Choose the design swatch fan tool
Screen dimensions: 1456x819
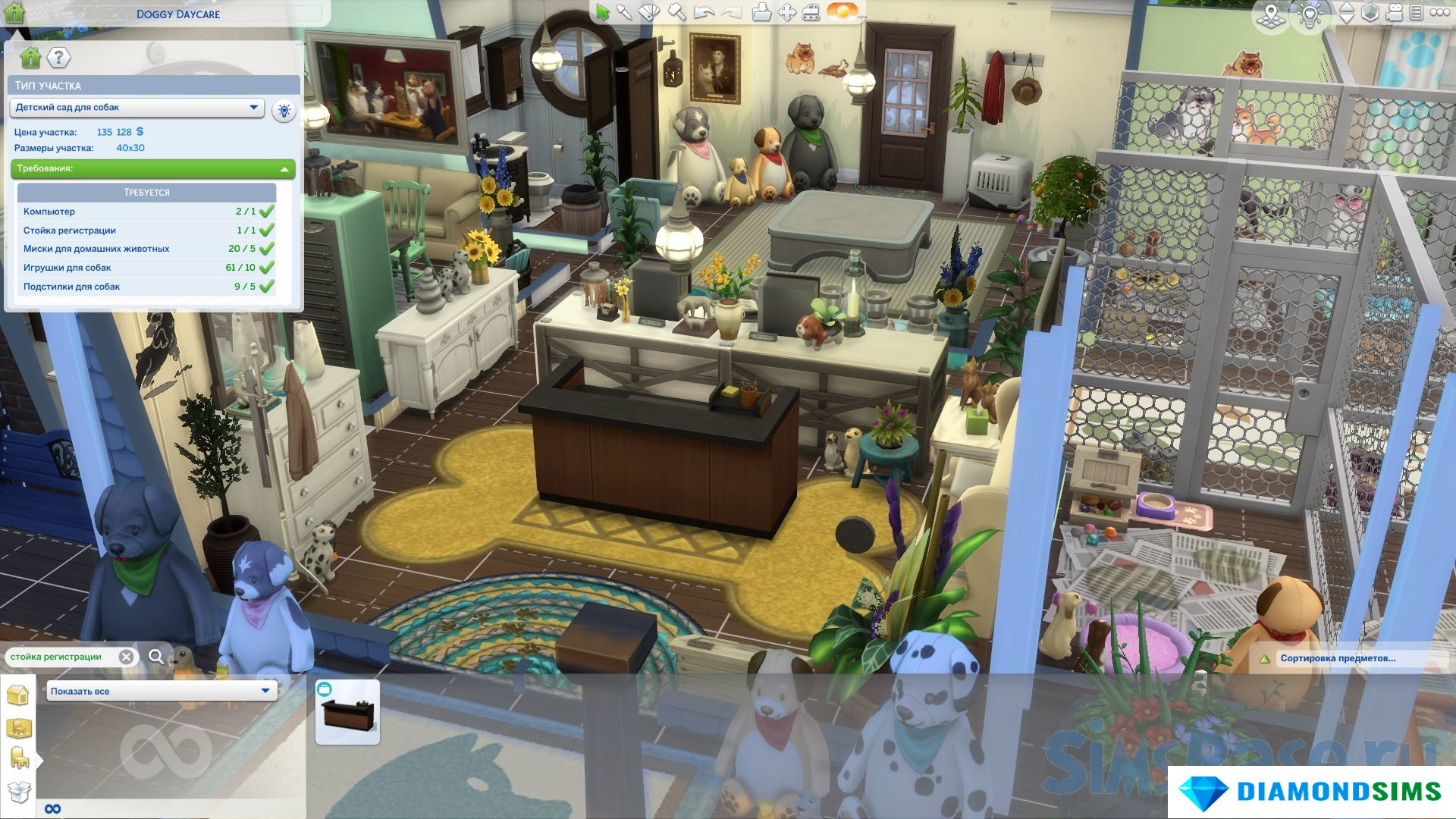[x=650, y=12]
